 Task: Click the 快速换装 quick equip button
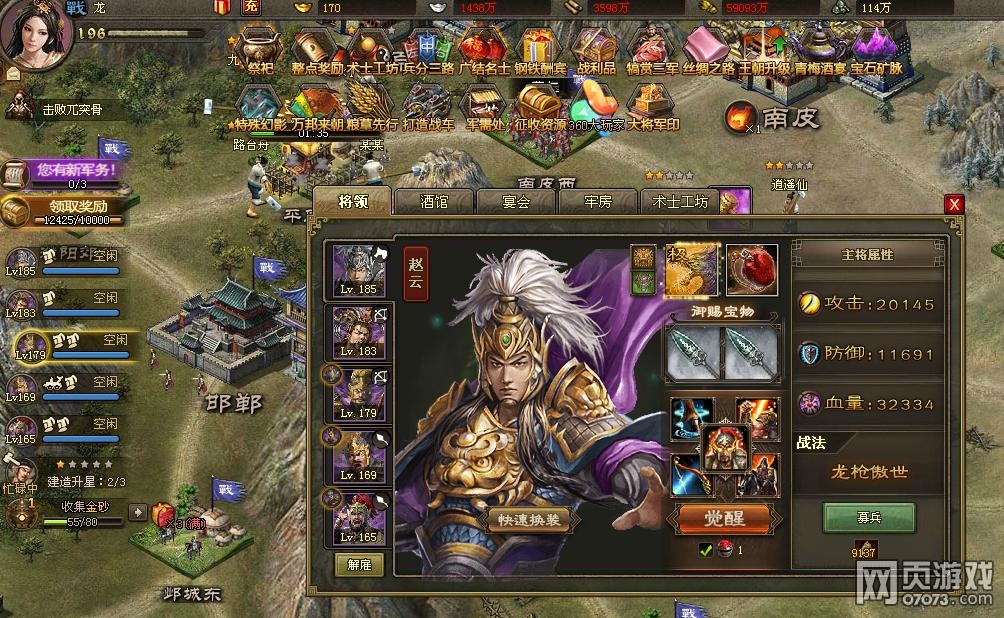[x=529, y=519]
